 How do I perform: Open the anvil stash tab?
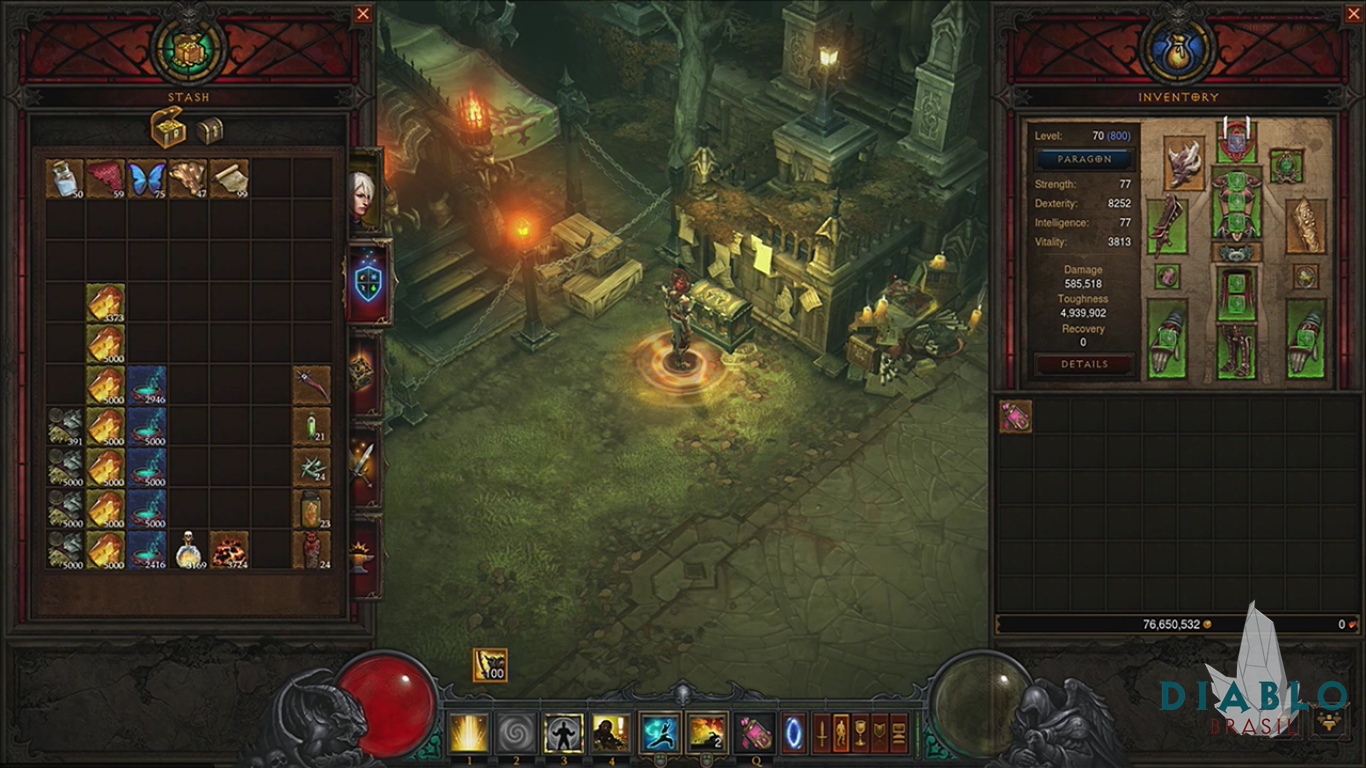pos(364,556)
